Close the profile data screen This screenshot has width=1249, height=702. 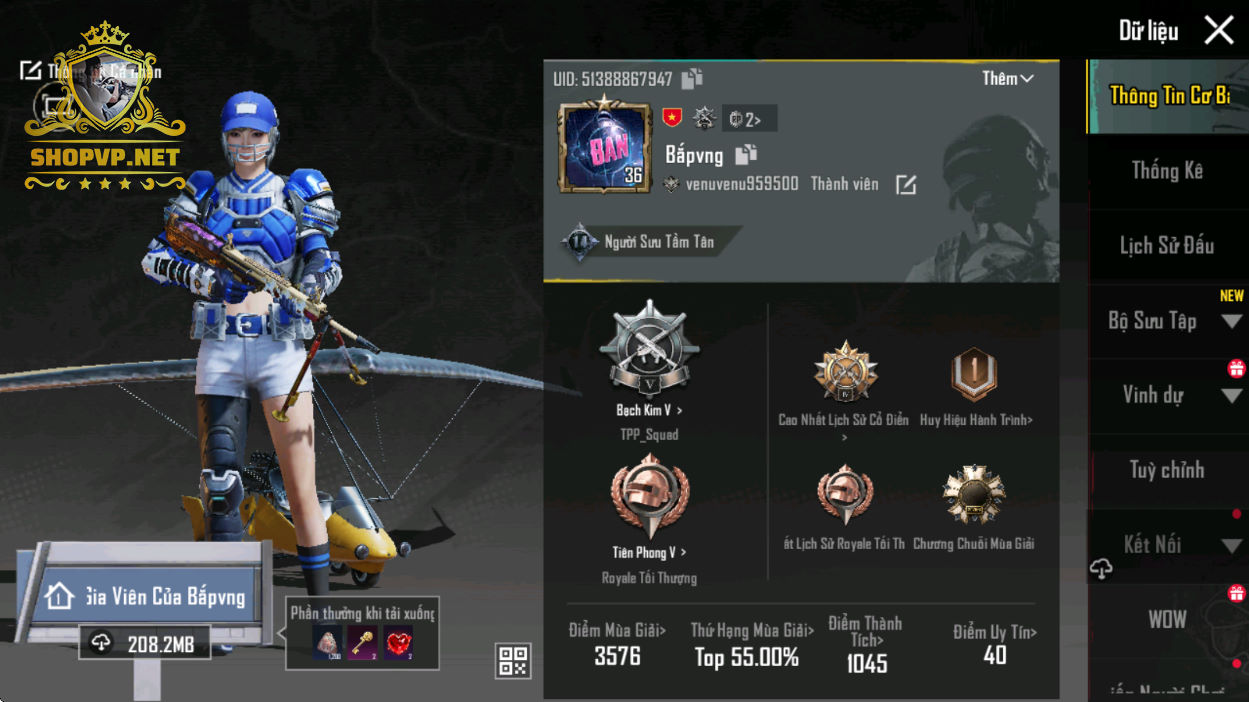[1219, 30]
